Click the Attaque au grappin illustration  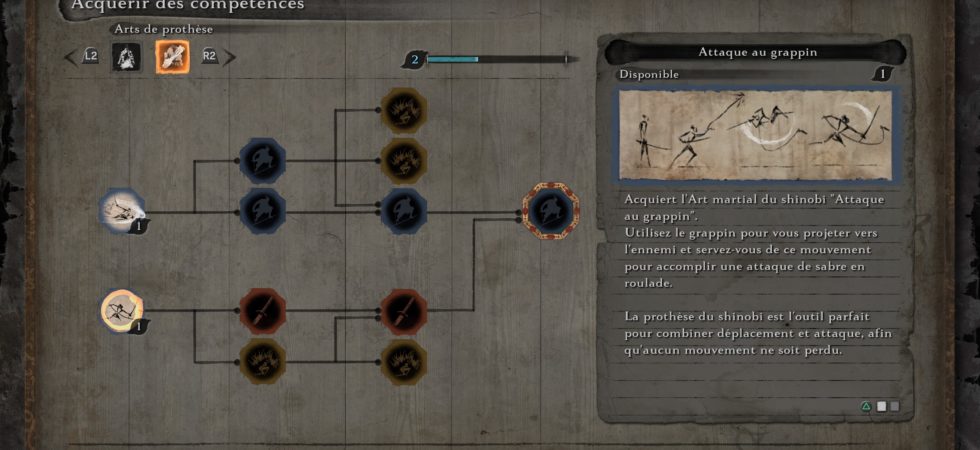click(757, 135)
